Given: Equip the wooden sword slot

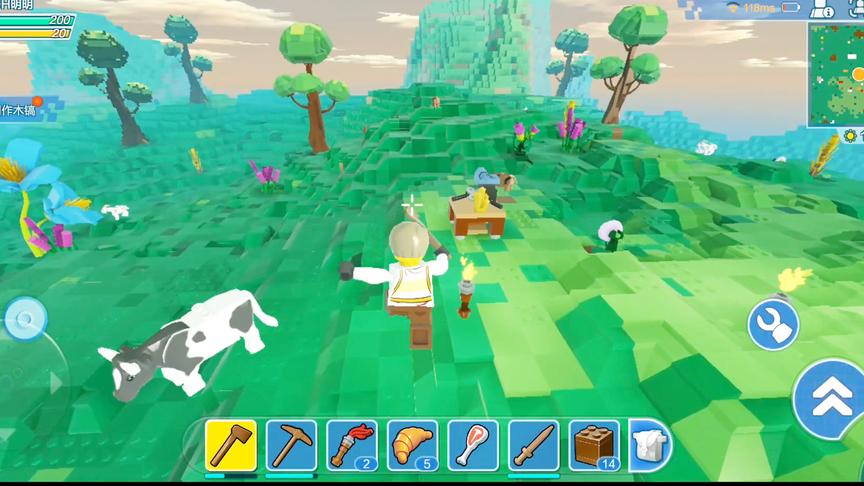Looking at the screenshot, I should coord(533,445).
